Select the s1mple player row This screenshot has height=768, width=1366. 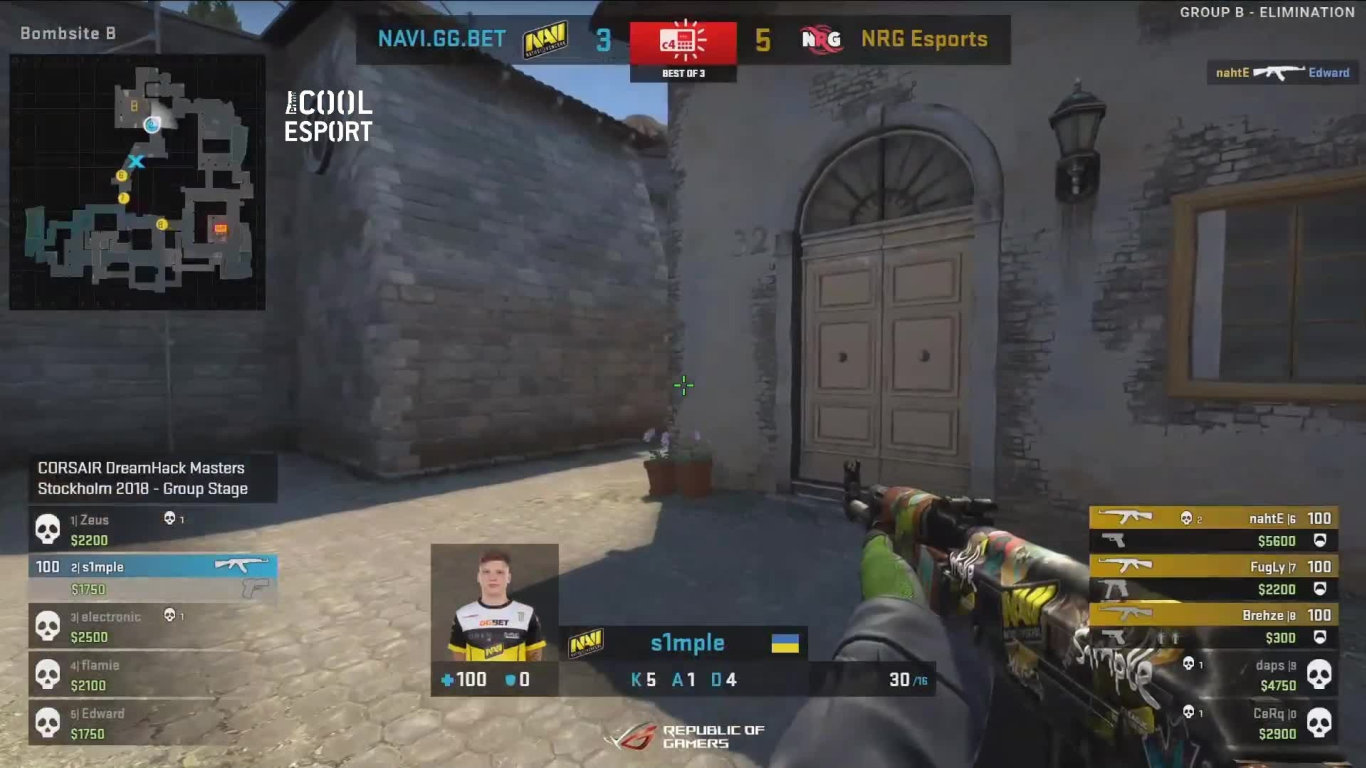(152, 567)
